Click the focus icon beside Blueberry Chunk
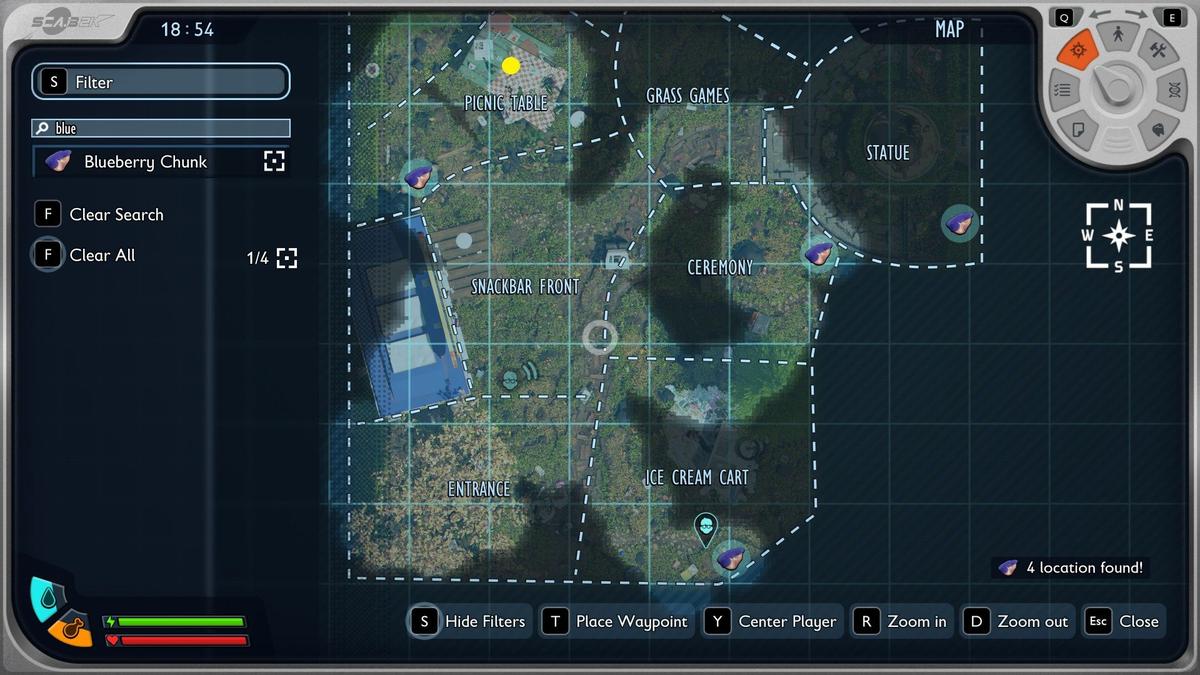This screenshot has width=1200, height=675. pyautogui.click(x=274, y=162)
